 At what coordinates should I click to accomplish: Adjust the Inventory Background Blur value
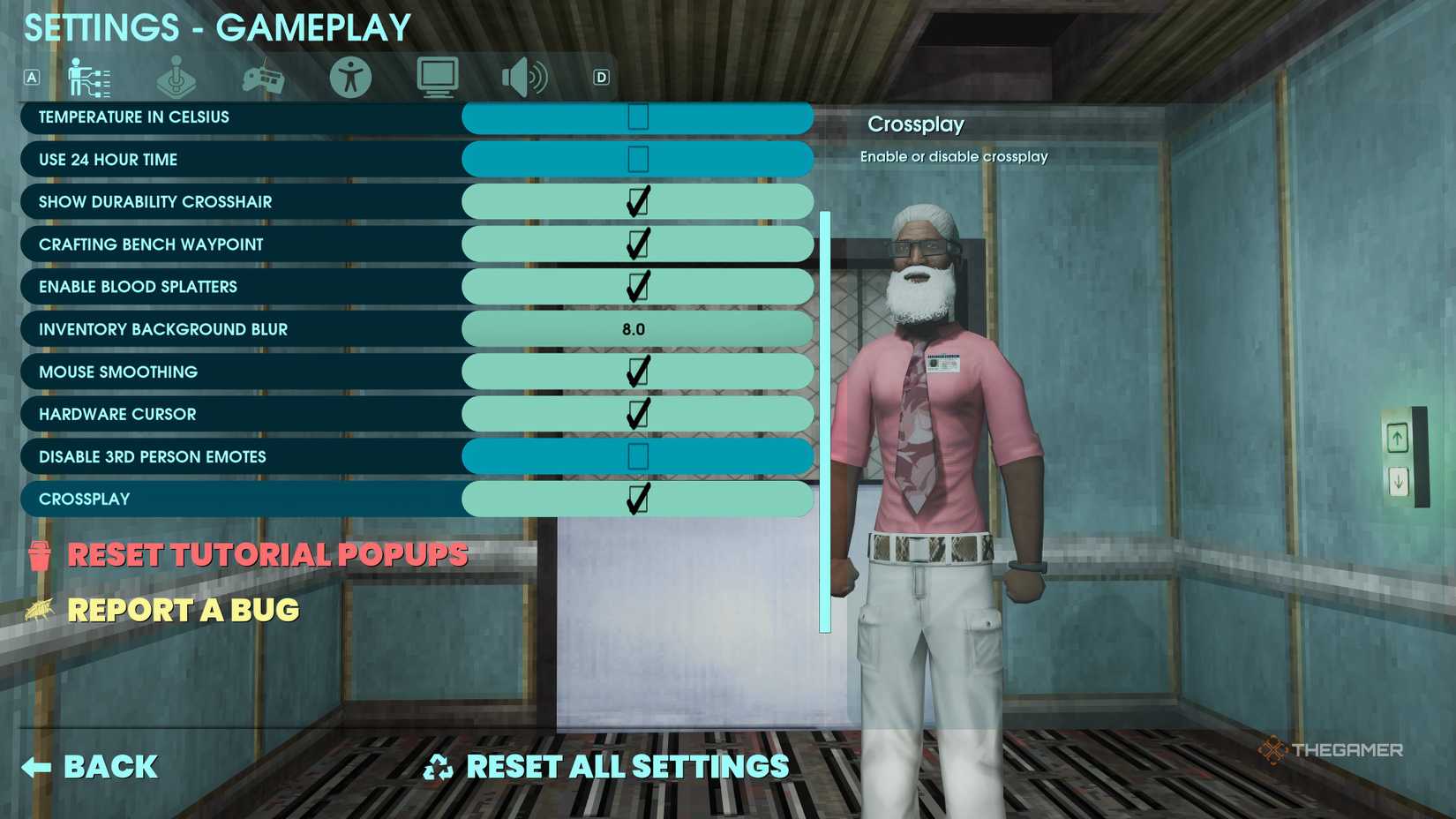pyautogui.click(x=637, y=328)
